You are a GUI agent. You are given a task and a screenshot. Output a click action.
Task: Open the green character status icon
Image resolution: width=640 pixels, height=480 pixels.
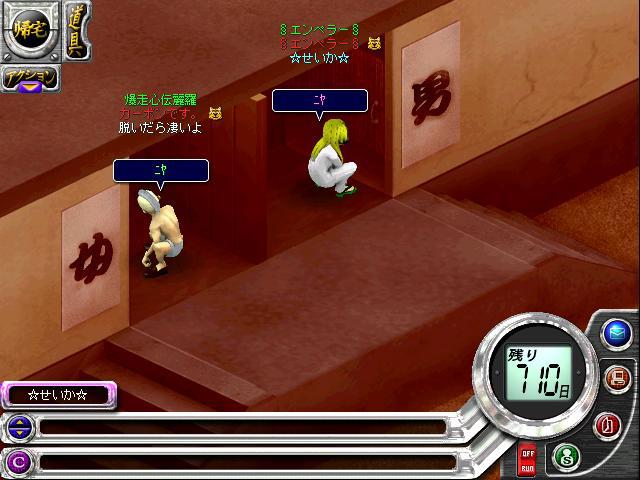566,457
